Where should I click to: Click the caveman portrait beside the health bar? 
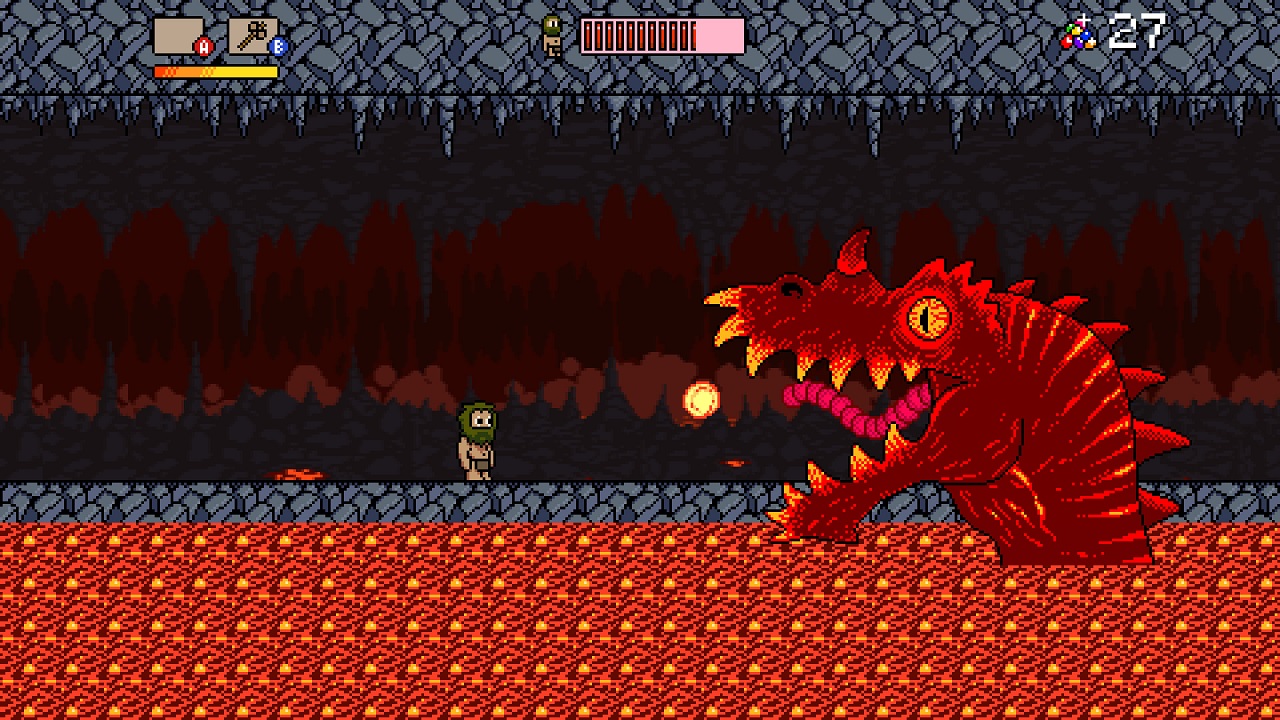pyautogui.click(x=552, y=35)
